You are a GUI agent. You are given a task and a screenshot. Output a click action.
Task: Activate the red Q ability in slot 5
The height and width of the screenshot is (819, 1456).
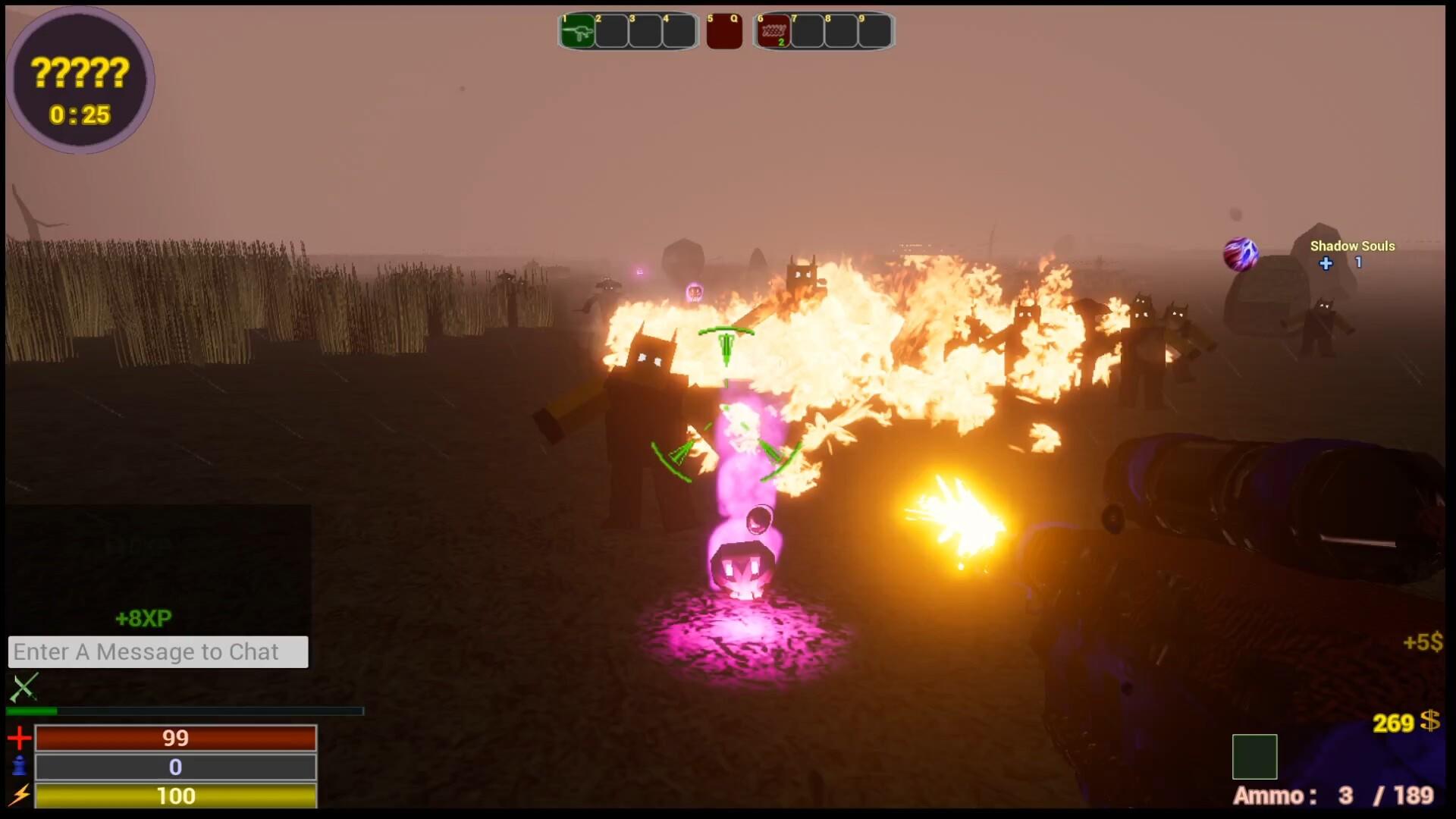click(x=723, y=31)
